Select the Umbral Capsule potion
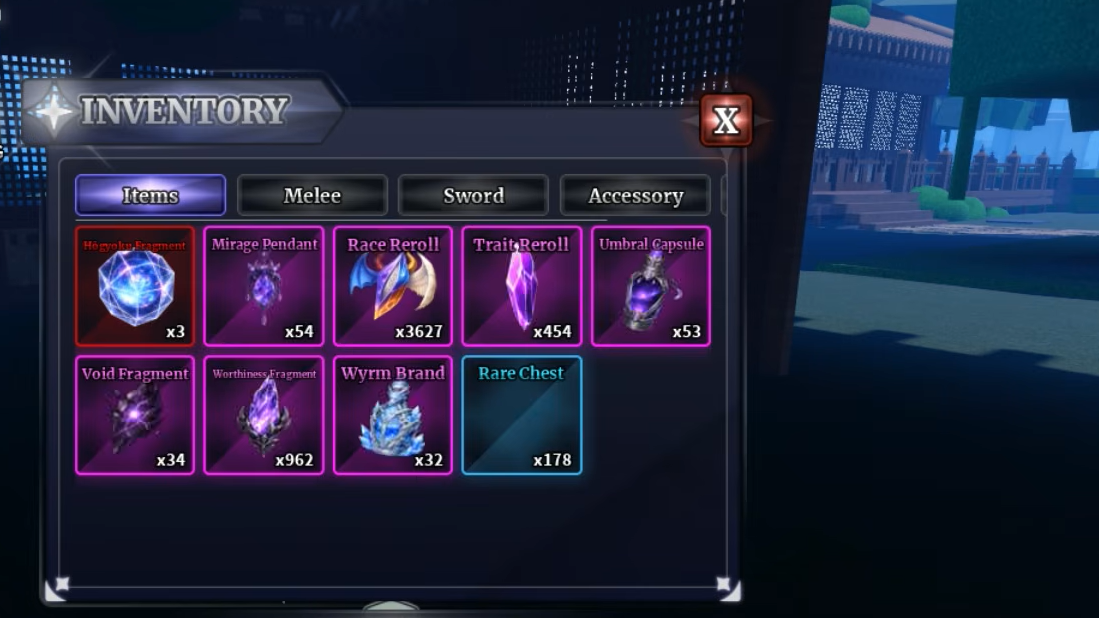 coord(651,286)
